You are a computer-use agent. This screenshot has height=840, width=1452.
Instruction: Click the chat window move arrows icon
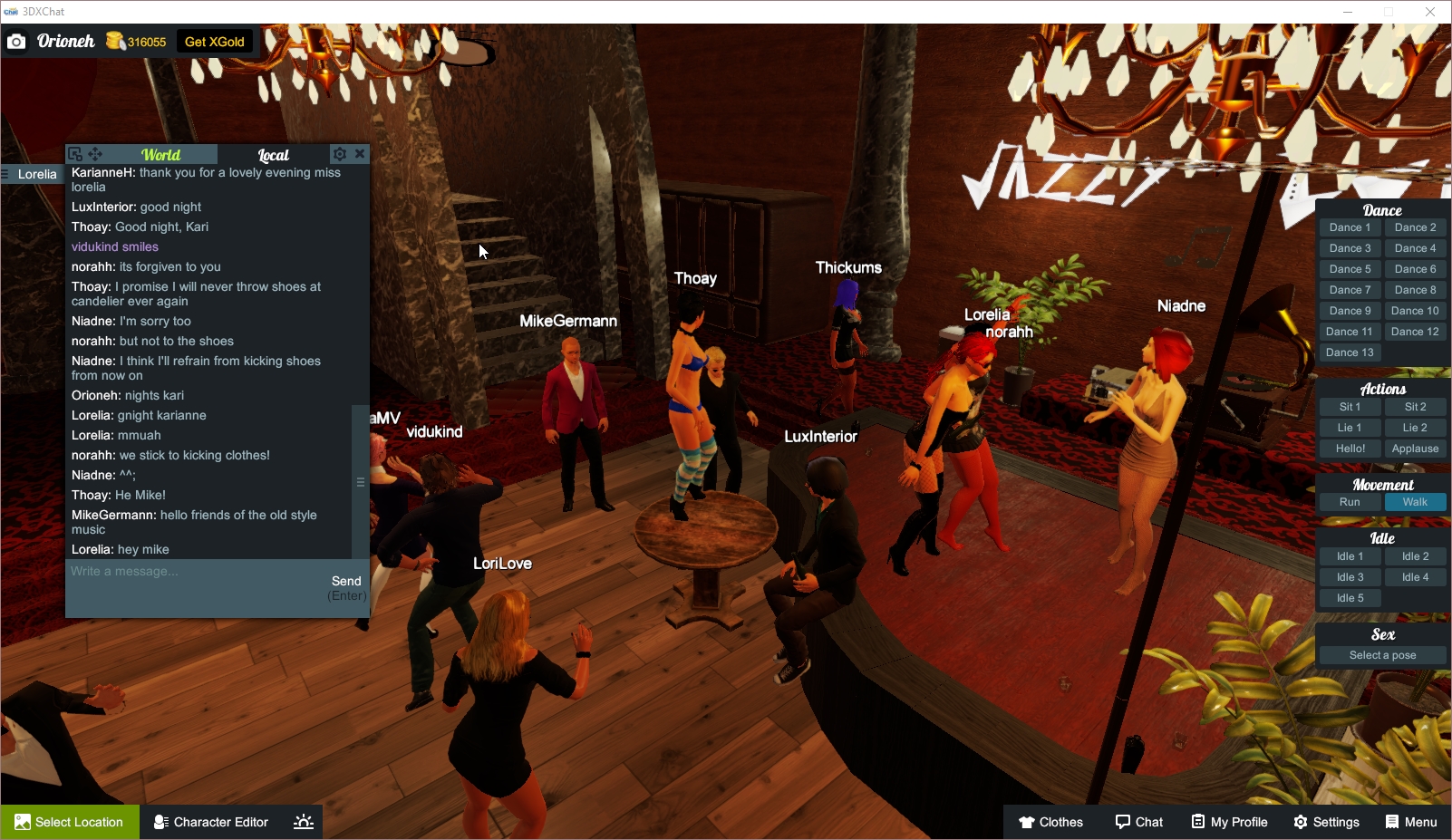[94, 154]
